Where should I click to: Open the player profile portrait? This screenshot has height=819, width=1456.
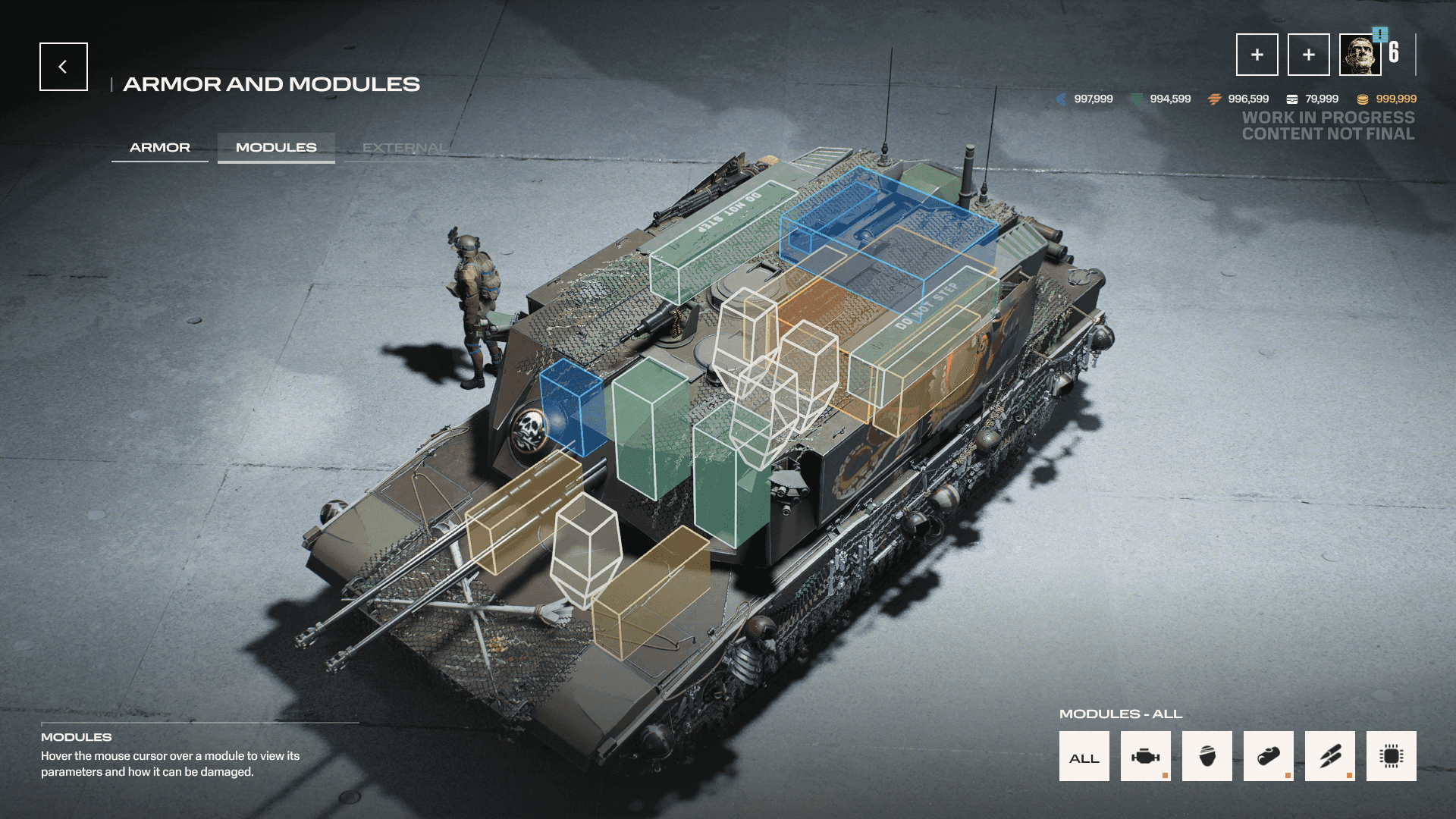[x=1360, y=55]
